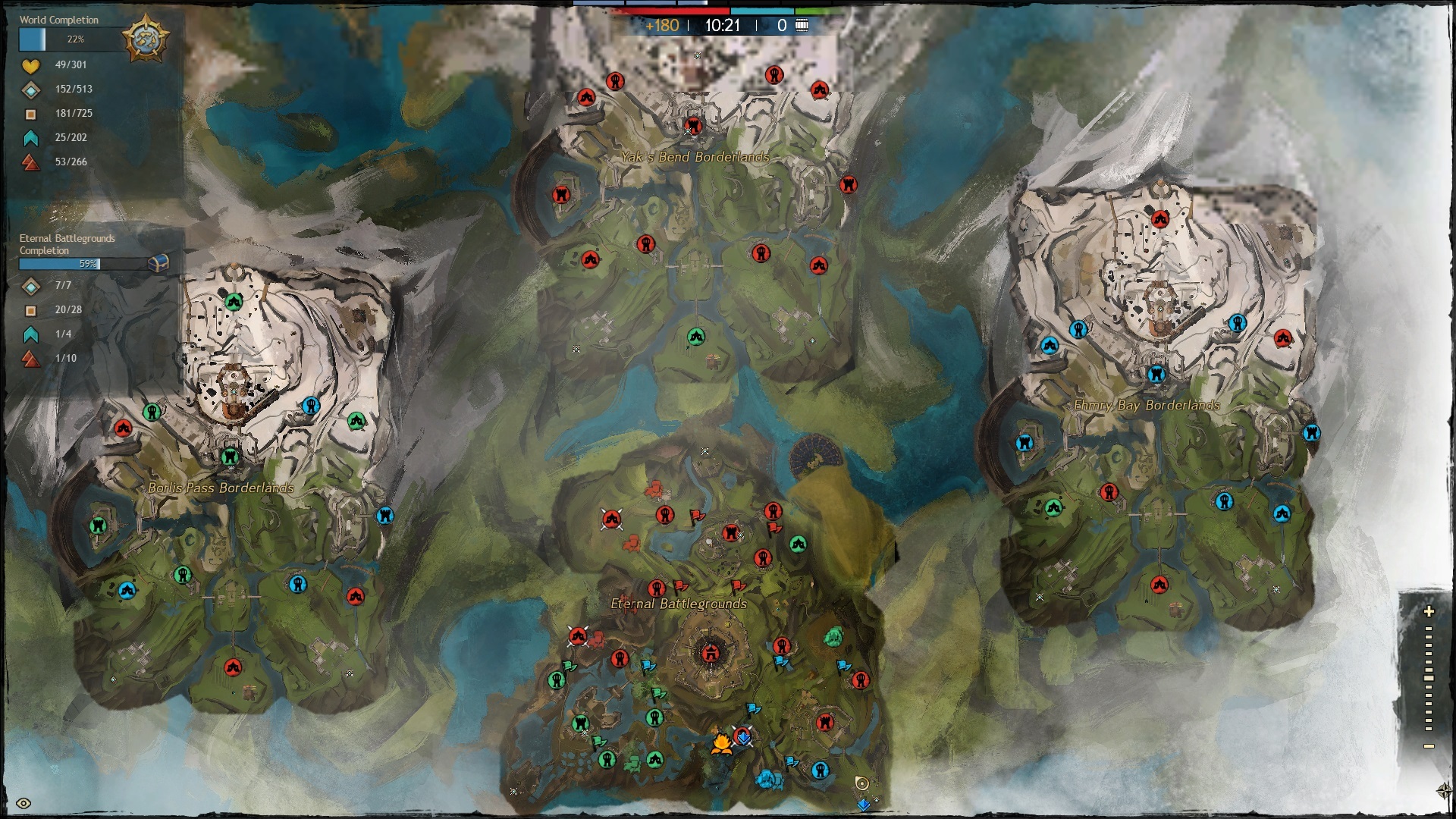Click the map zoom level slider handle
The image size is (1456, 819).
1429,678
